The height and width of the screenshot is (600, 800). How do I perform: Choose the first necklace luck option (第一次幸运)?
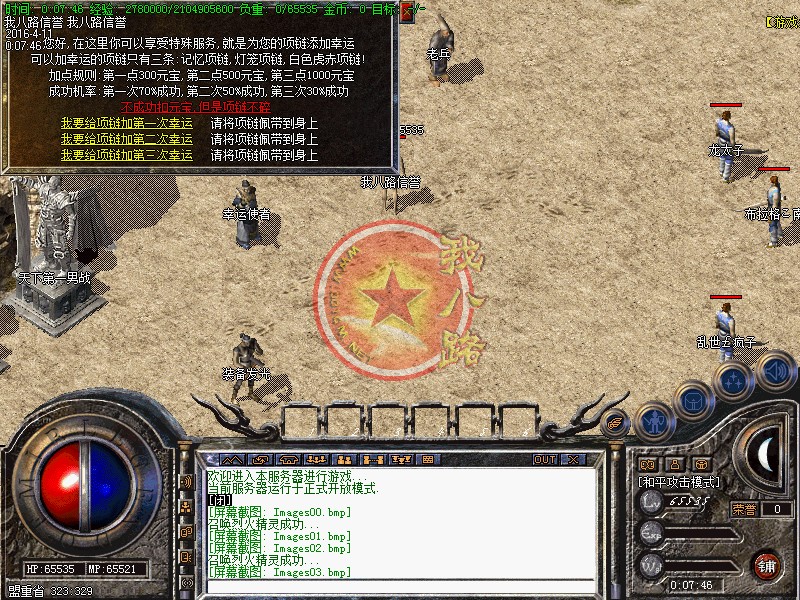[126, 124]
